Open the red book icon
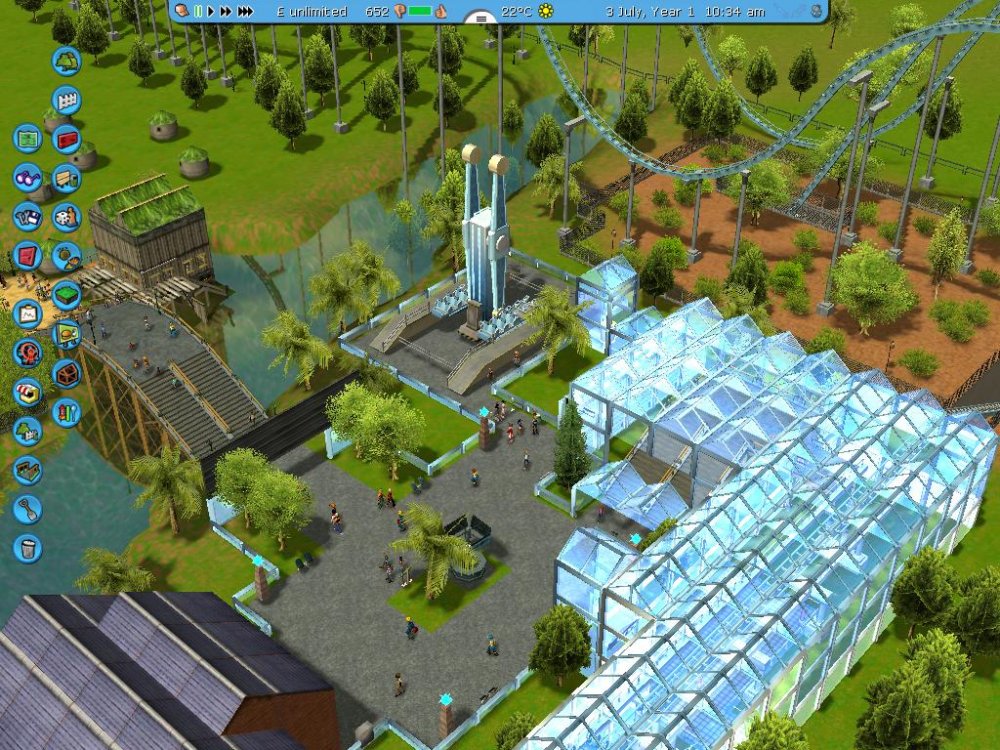The width and height of the screenshot is (1000, 750). (28, 255)
